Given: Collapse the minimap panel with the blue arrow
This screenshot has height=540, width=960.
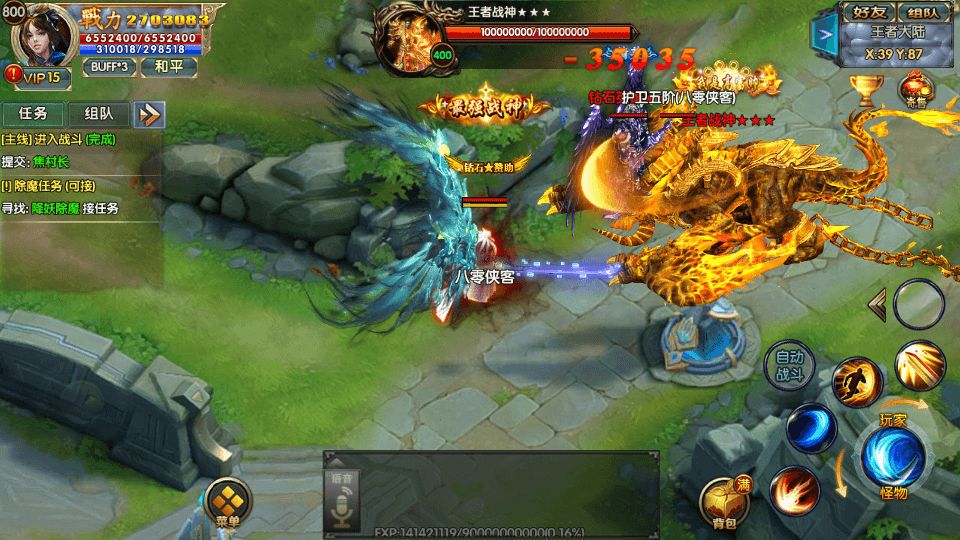Looking at the screenshot, I should (x=825, y=34).
